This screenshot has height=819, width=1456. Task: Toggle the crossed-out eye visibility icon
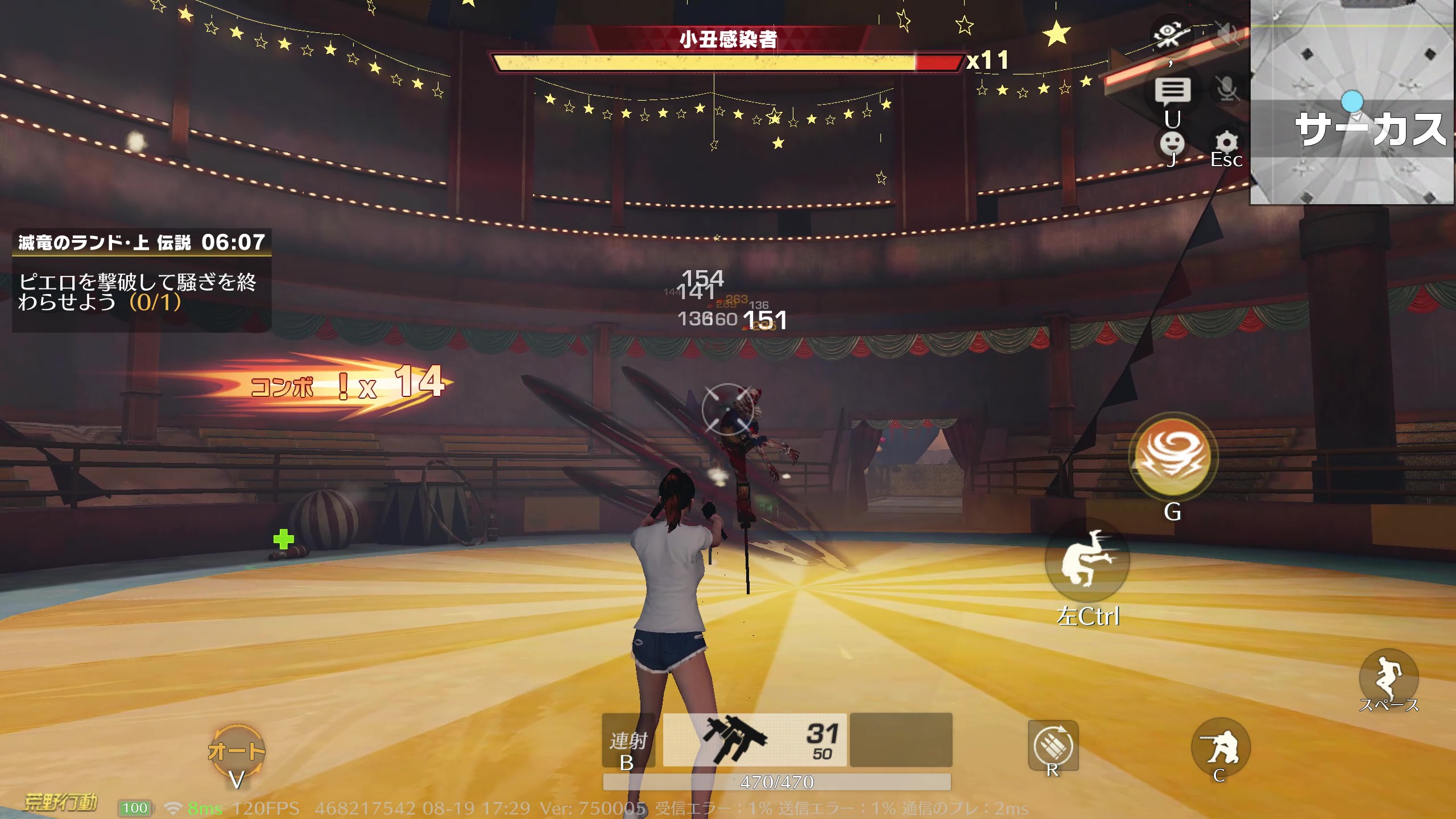coord(1170,34)
